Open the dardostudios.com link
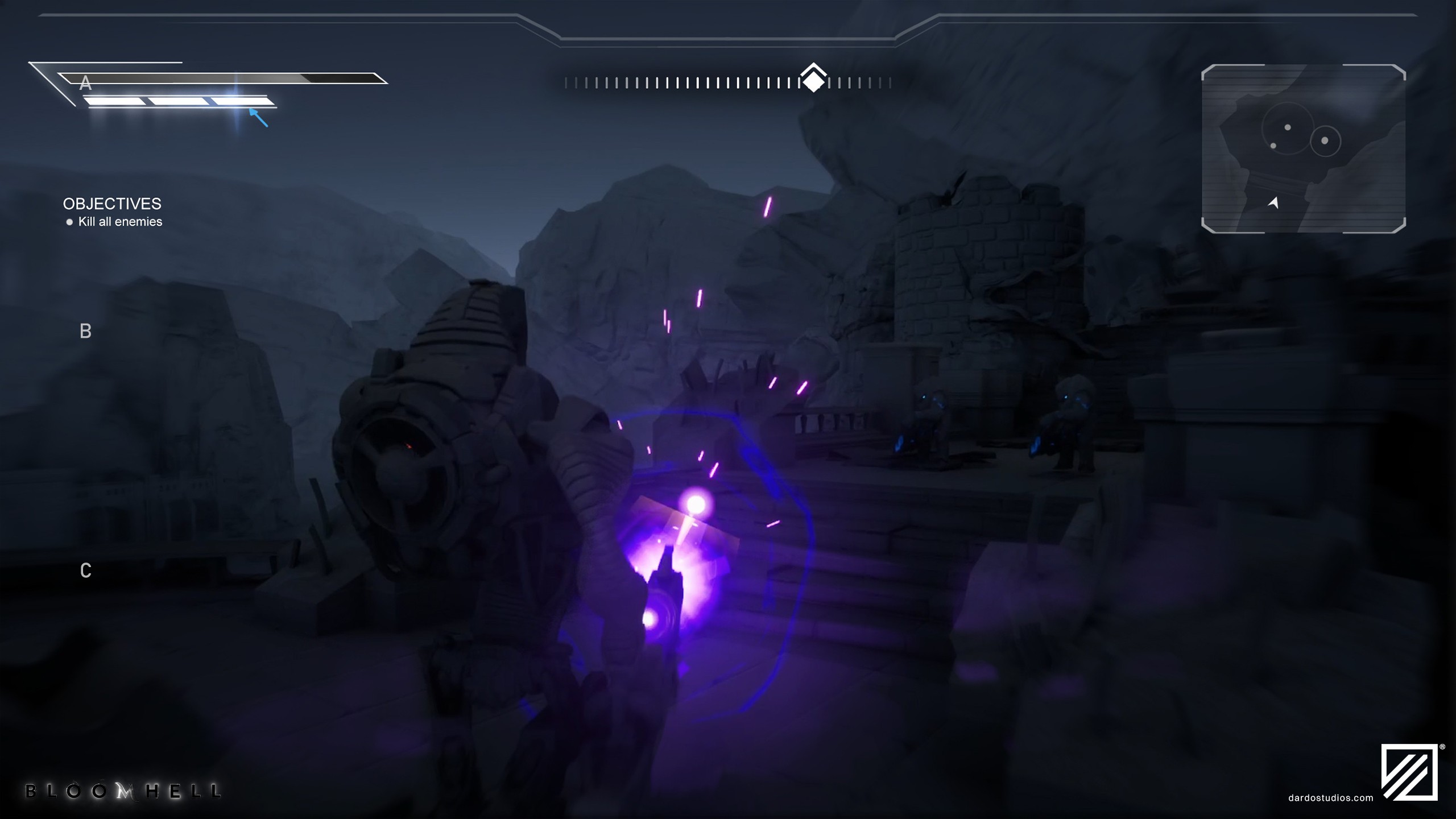Image resolution: width=1456 pixels, height=819 pixels. pyautogui.click(x=1330, y=798)
